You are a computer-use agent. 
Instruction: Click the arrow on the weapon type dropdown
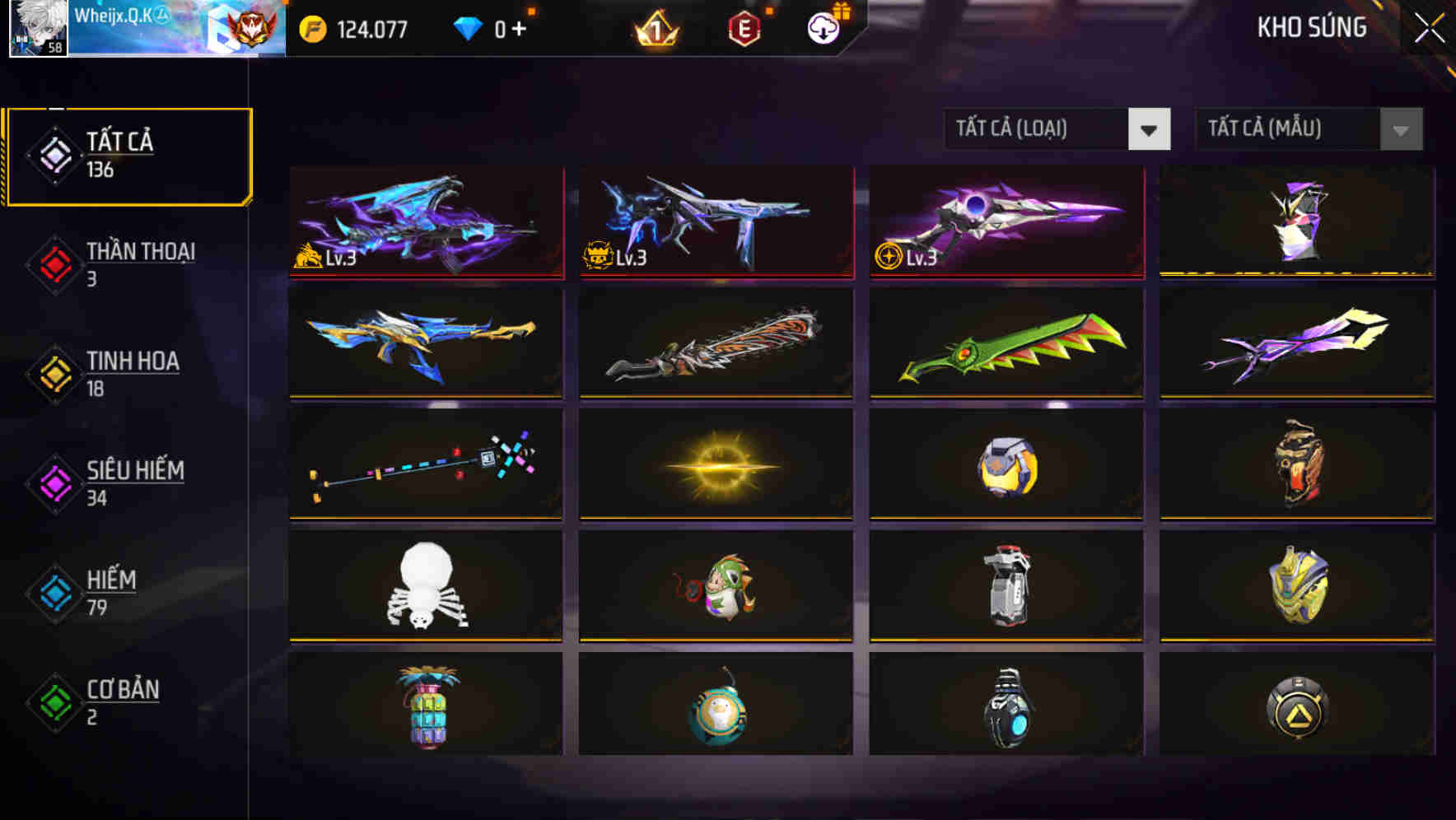point(1150,129)
